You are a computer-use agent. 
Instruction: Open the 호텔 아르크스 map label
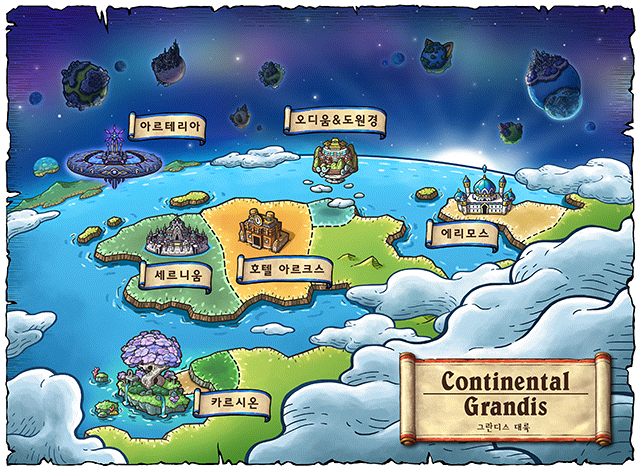[284, 269]
